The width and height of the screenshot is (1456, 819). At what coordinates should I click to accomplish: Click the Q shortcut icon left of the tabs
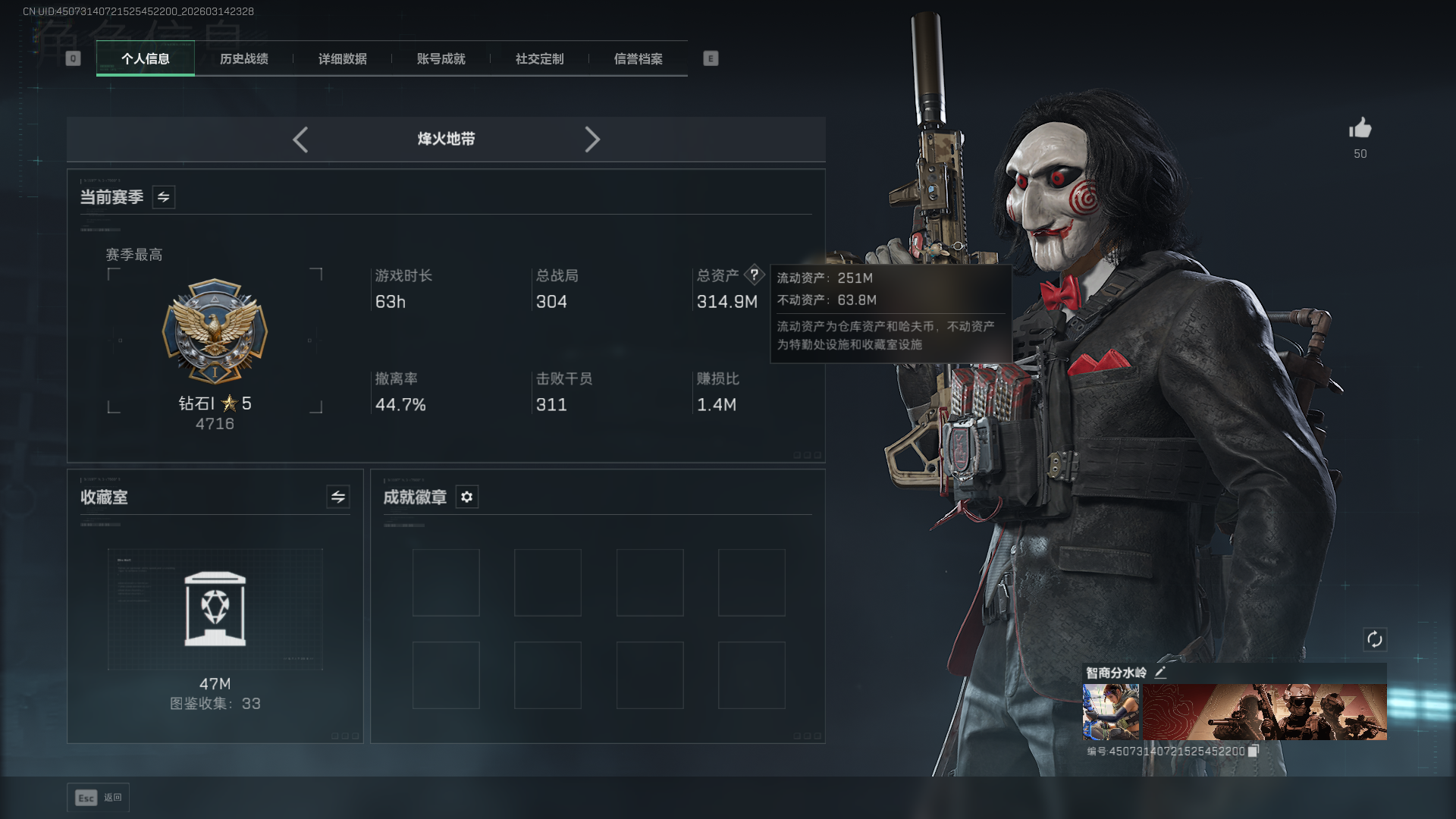(x=73, y=58)
